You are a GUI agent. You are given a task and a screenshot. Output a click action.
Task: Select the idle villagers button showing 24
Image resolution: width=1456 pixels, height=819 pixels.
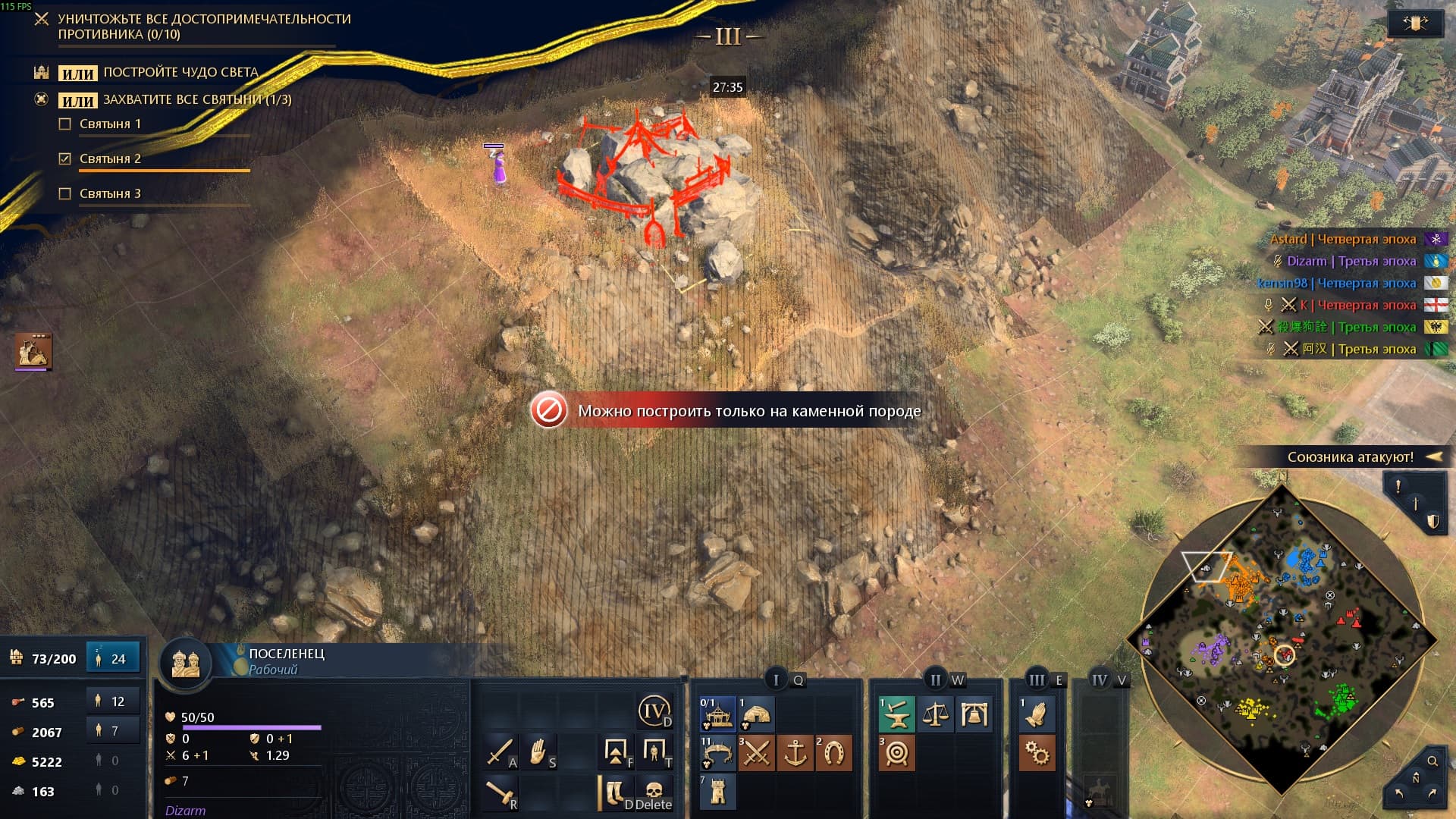(x=113, y=658)
